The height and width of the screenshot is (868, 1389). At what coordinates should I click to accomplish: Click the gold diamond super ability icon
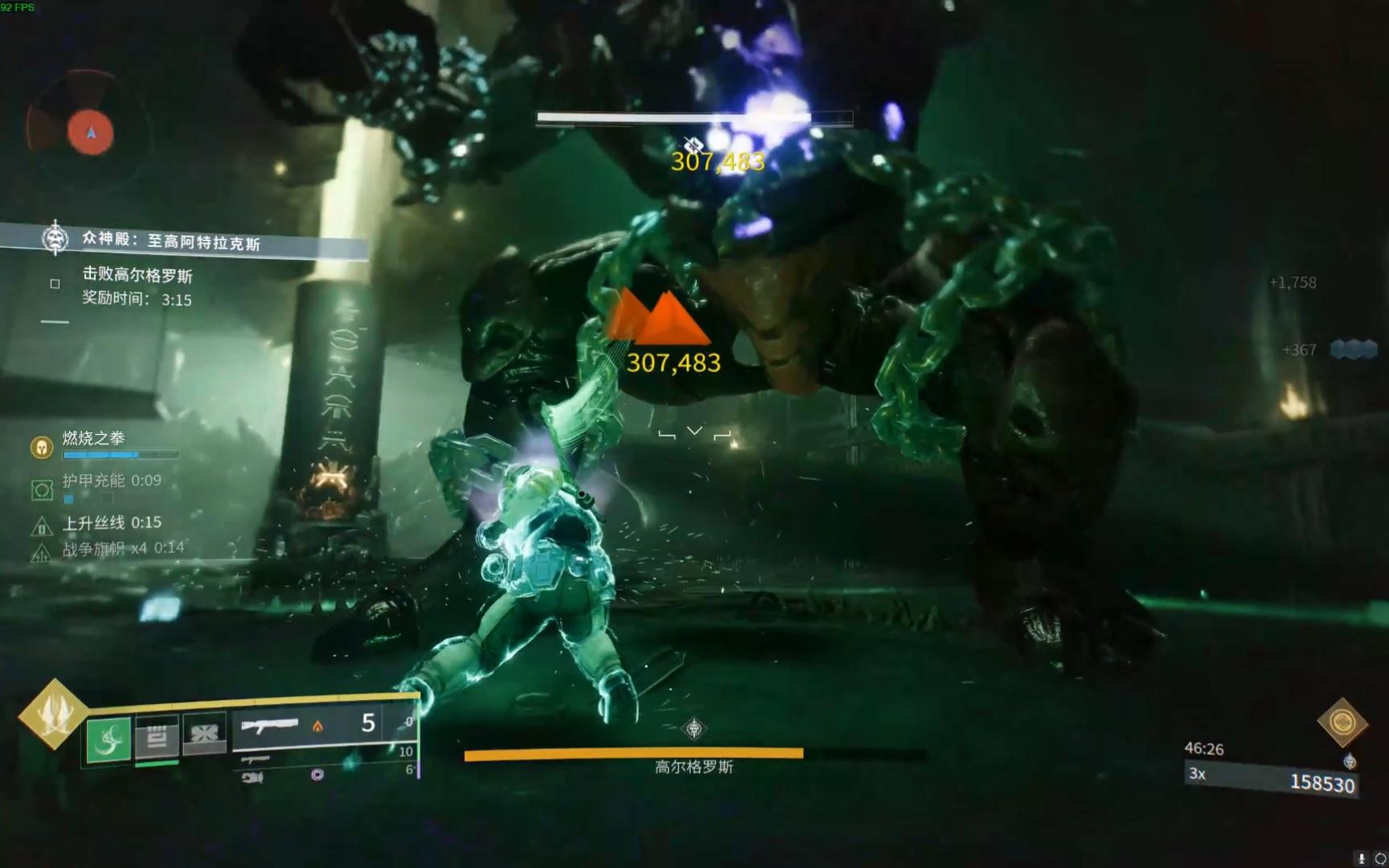pos(53,714)
